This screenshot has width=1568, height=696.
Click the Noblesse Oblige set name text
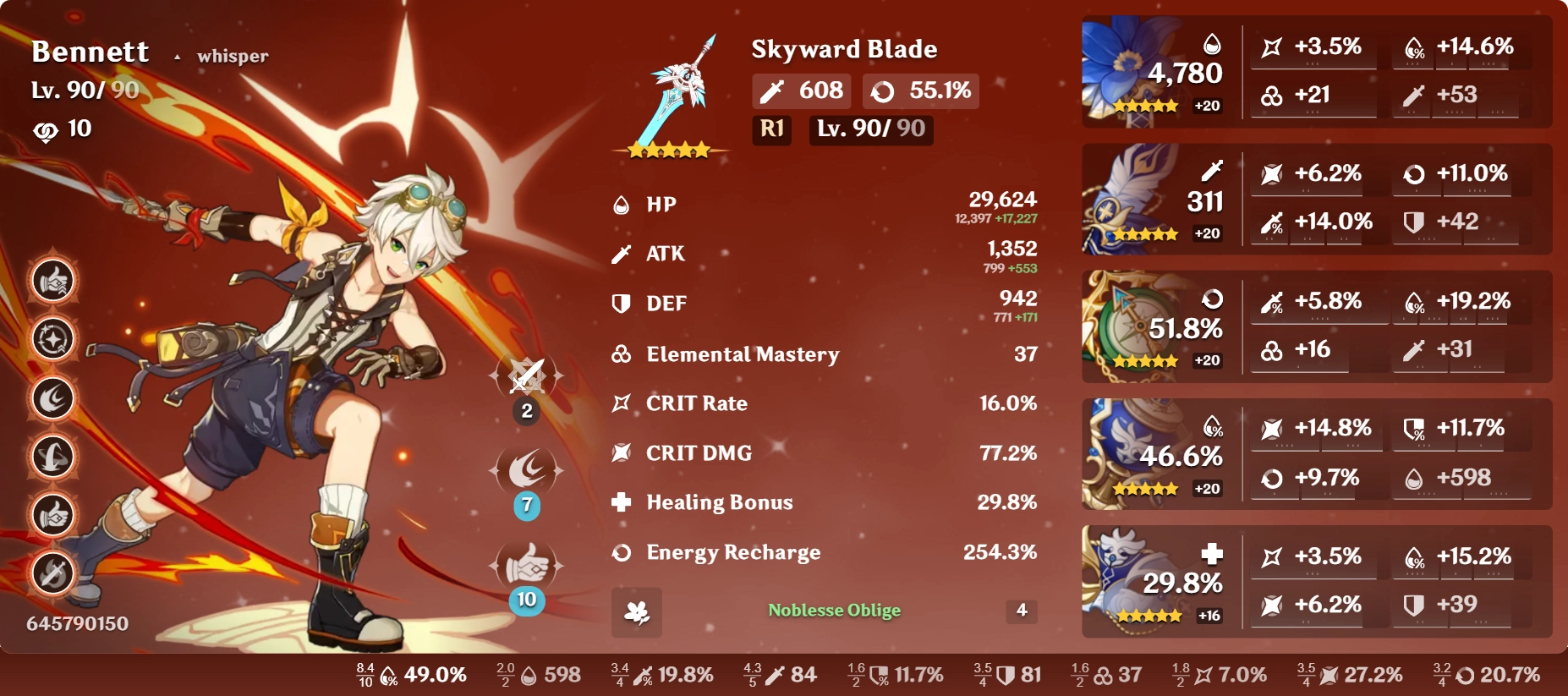834,609
